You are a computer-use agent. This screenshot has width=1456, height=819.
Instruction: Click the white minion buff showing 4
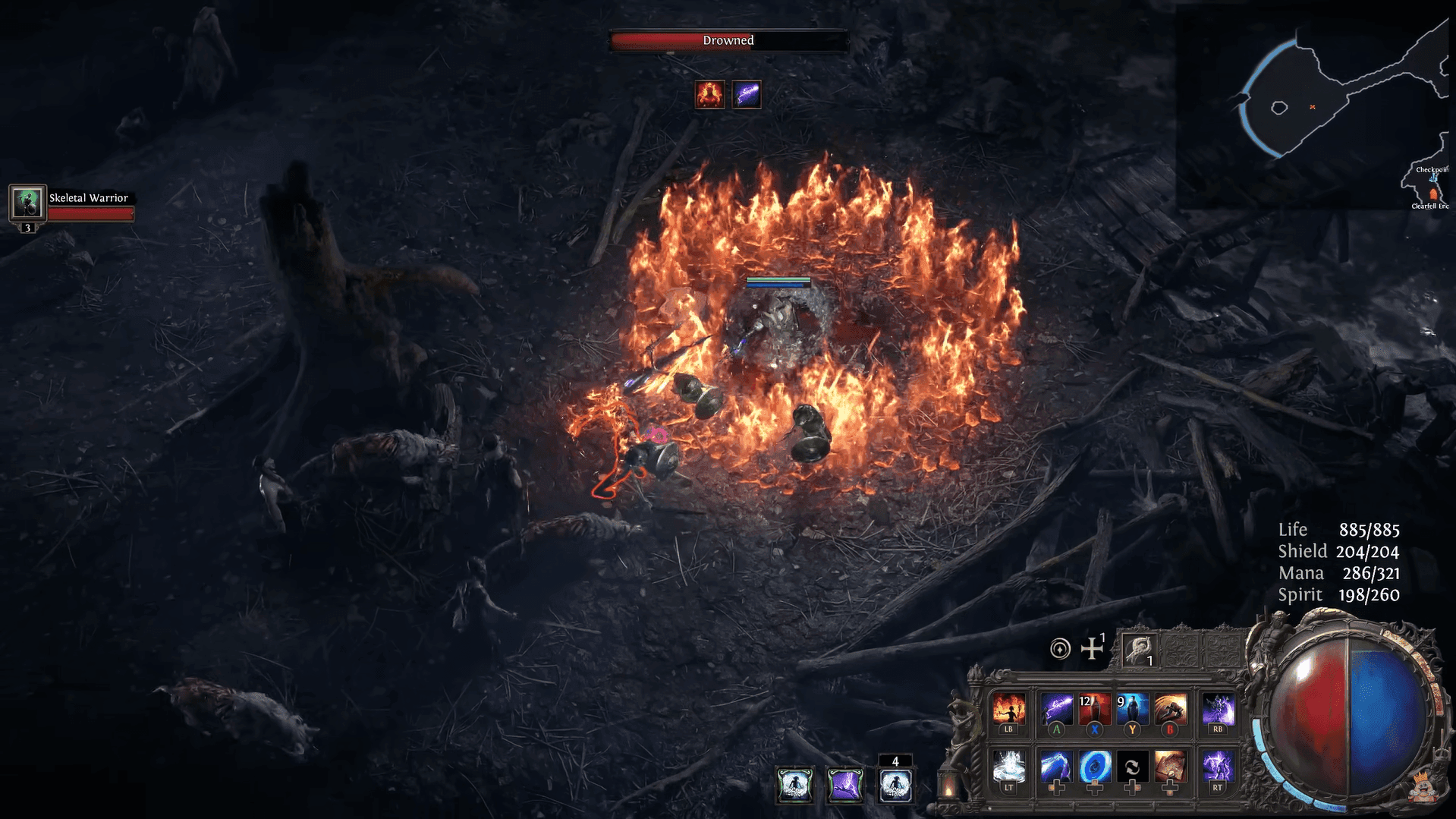tap(895, 785)
